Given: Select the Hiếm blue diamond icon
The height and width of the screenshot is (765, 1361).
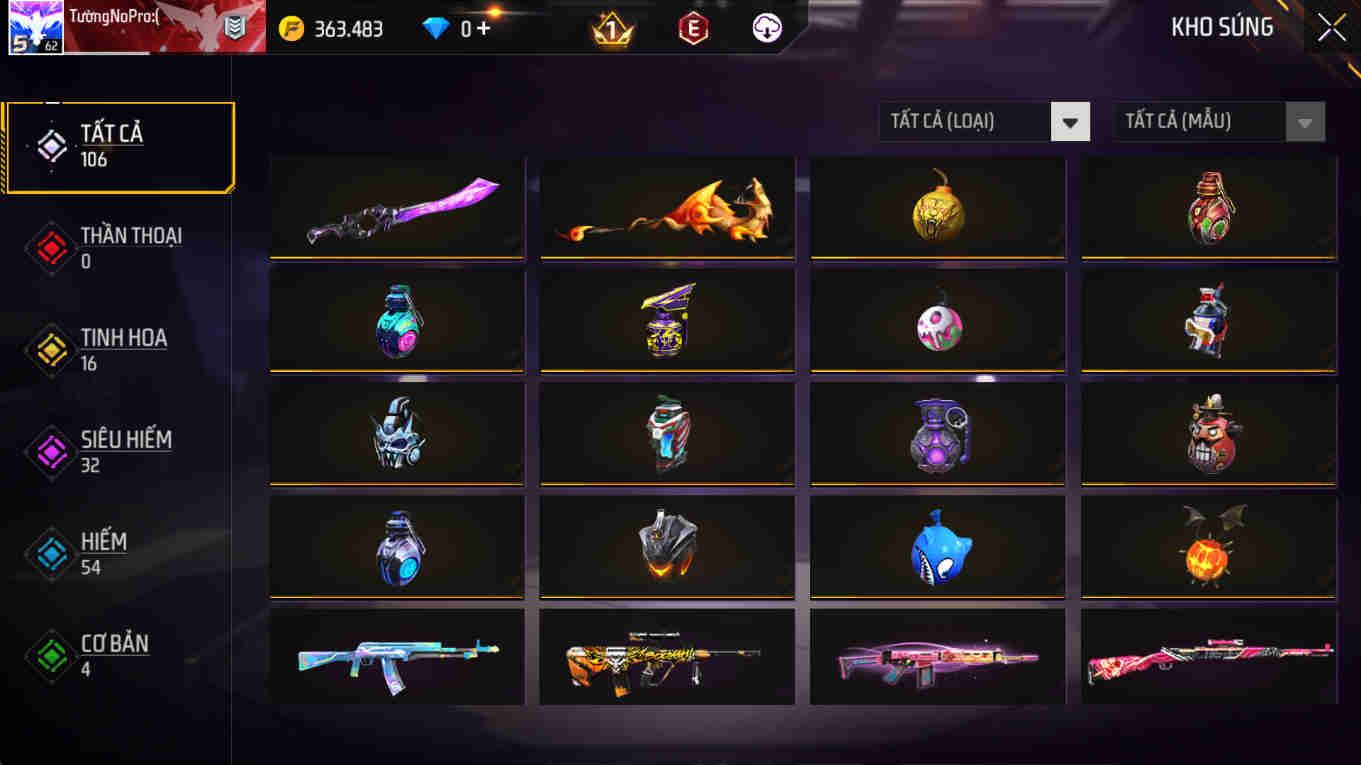Looking at the screenshot, I should tap(49, 551).
